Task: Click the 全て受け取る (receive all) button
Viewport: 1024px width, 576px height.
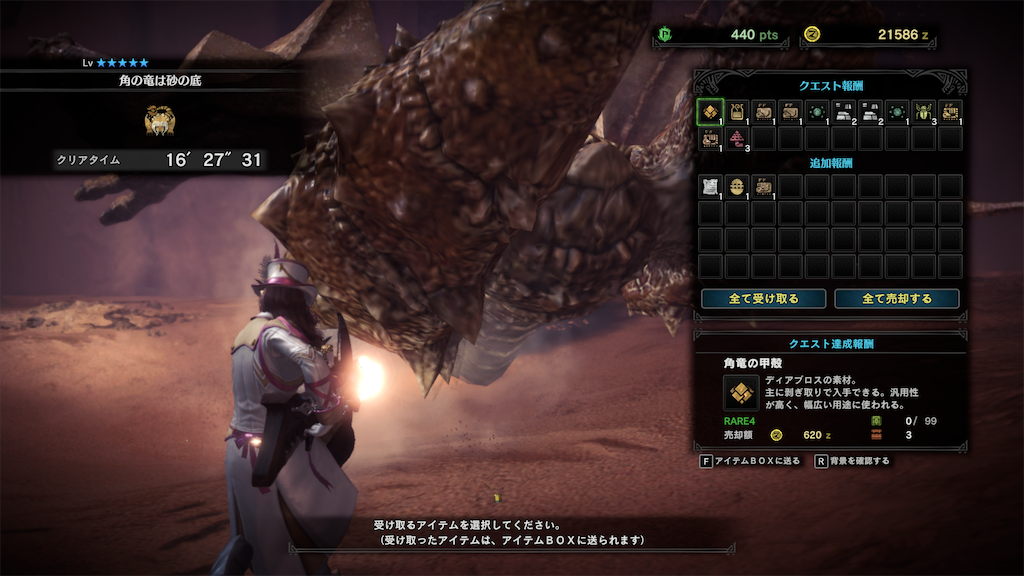Action: (x=763, y=298)
